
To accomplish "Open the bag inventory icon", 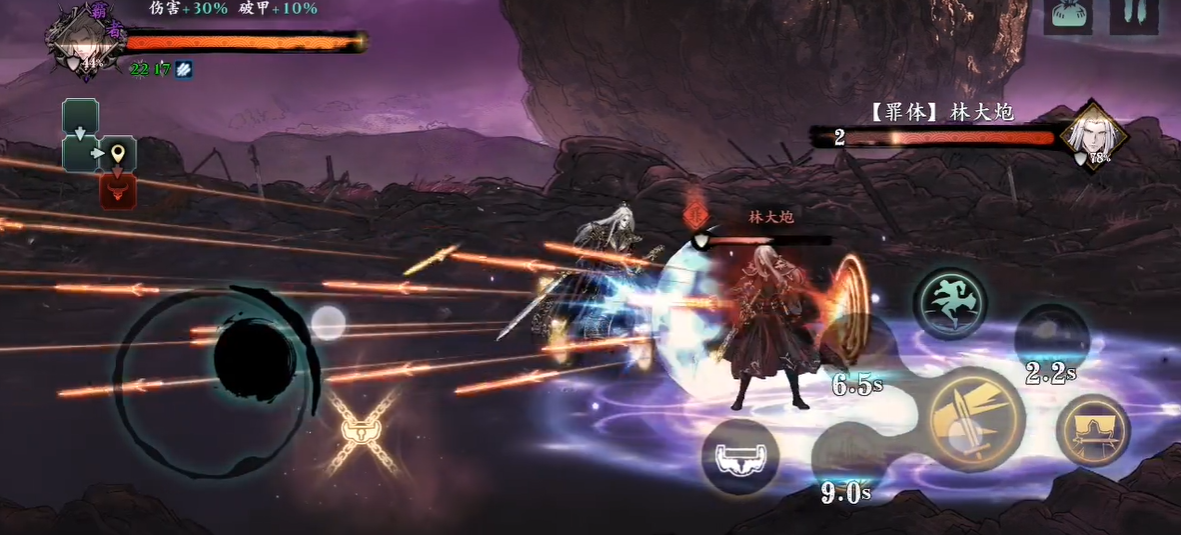I will coord(1067,15).
